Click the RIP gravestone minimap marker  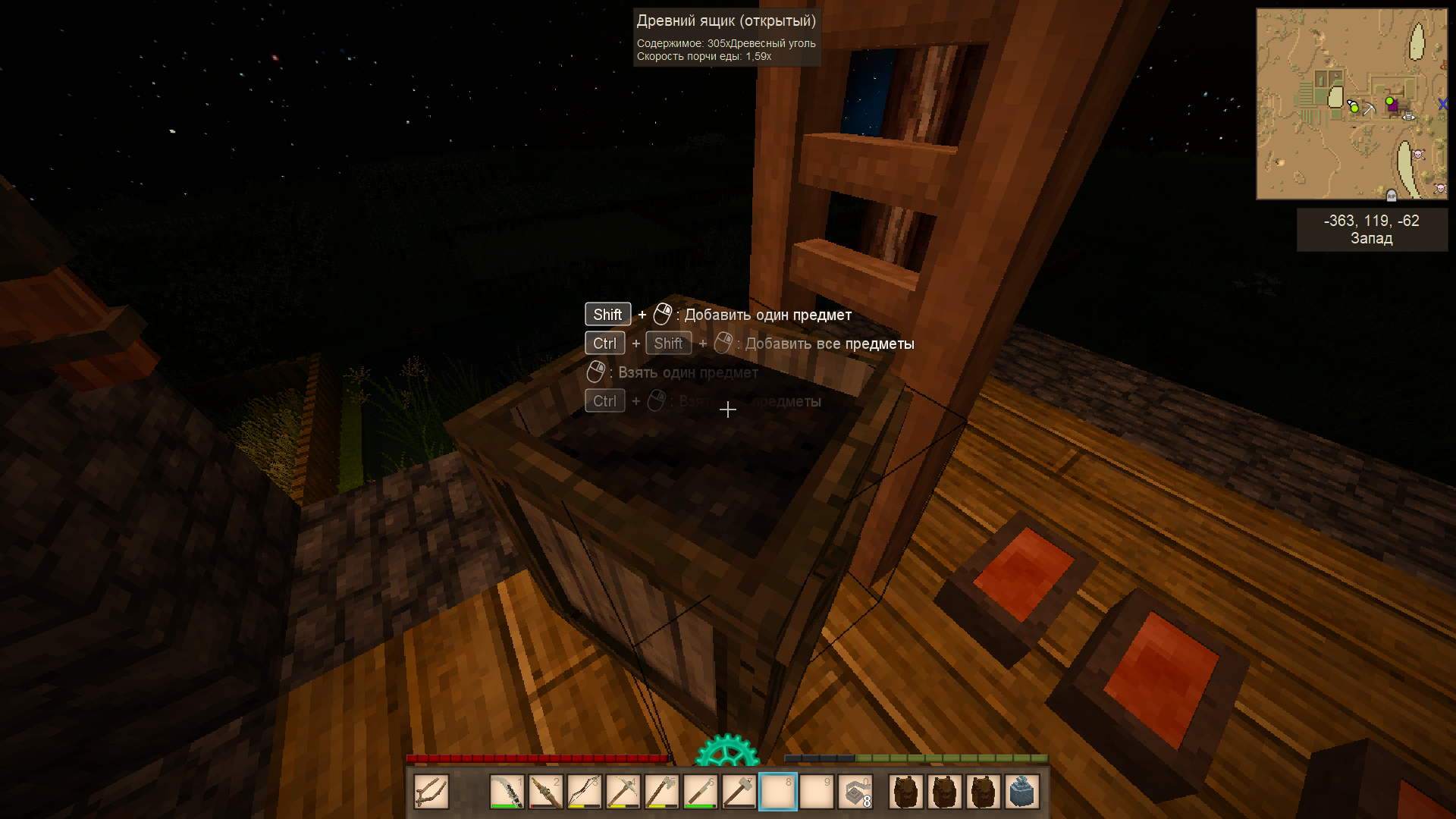[x=1392, y=196]
